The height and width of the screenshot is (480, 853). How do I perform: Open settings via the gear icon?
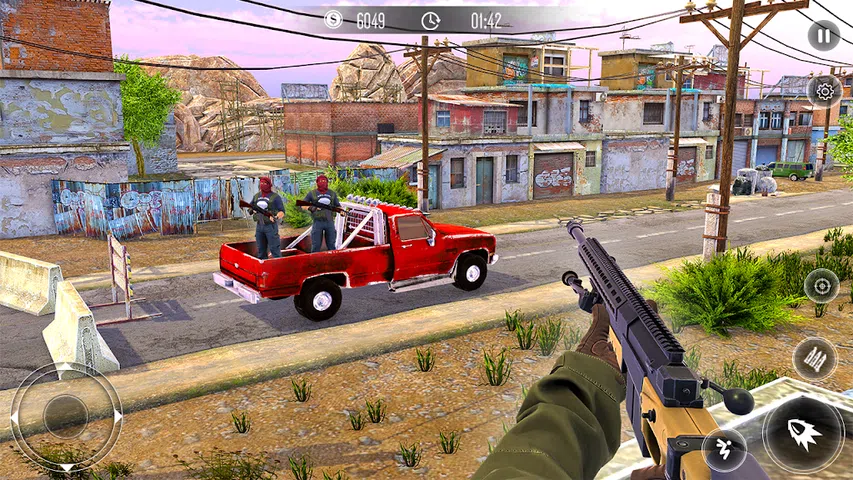(x=824, y=92)
